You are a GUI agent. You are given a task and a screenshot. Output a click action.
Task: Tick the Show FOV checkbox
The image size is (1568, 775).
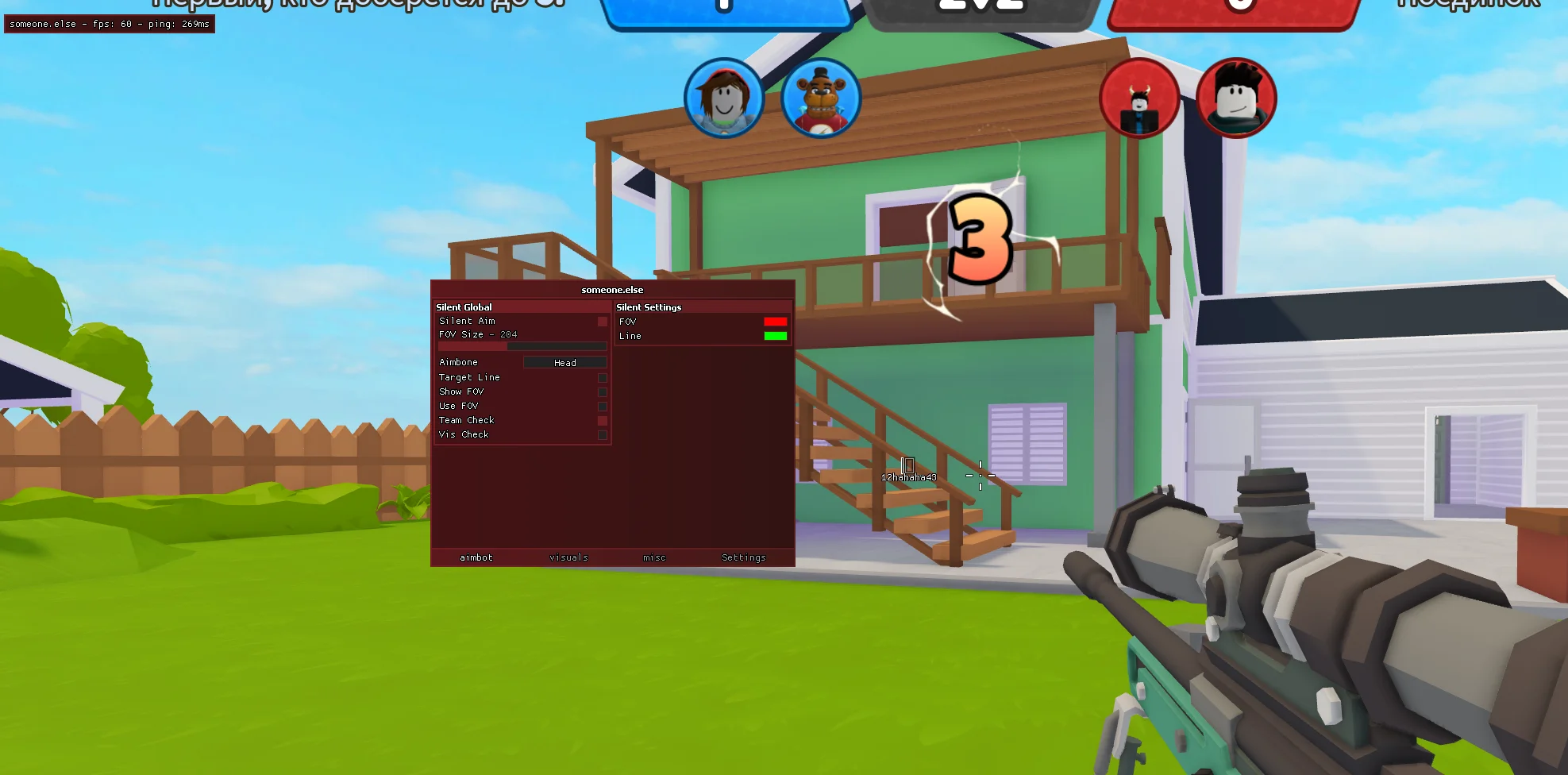click(x=602, y=392)
